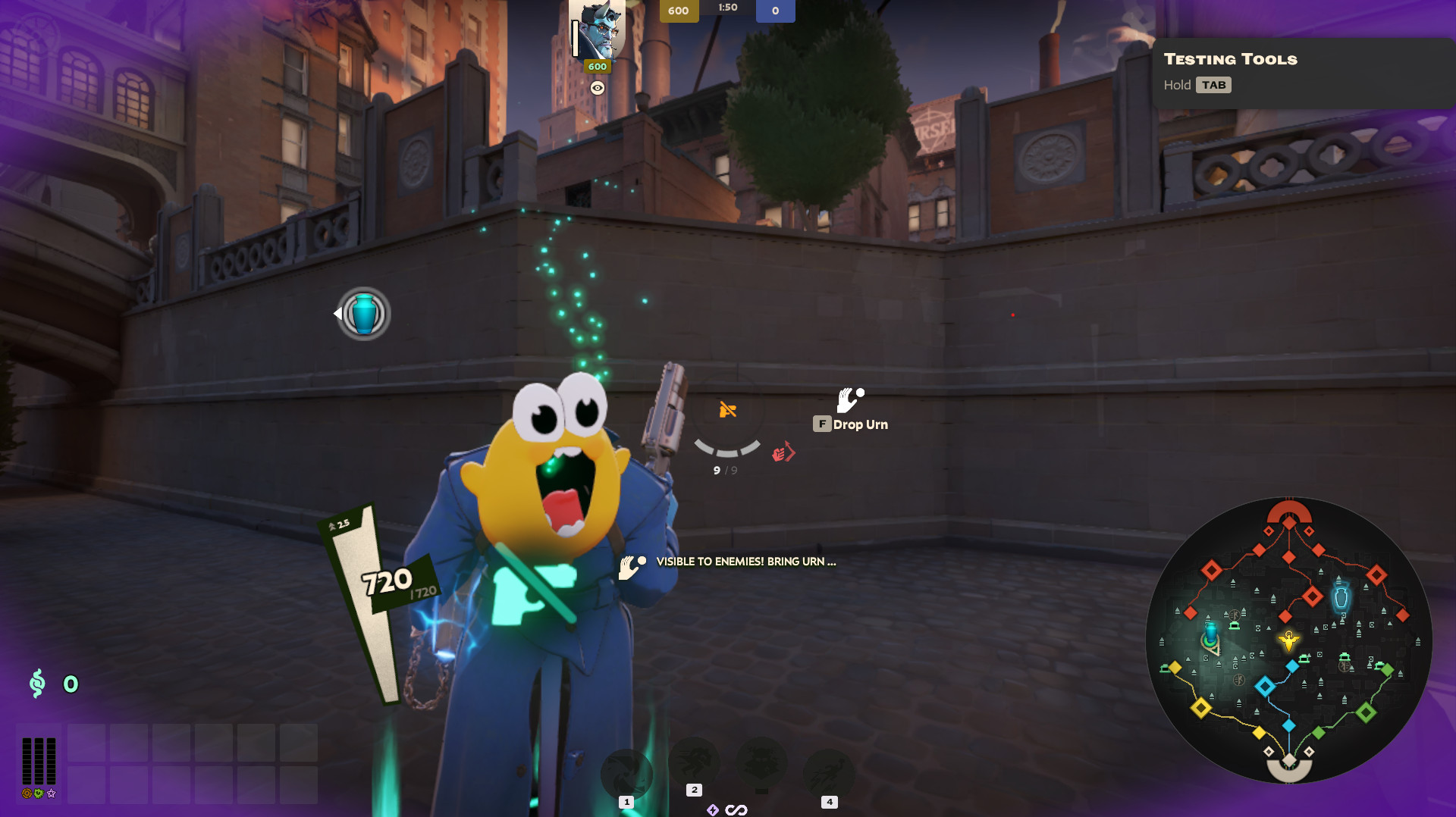
Task: Click the match timer showing 1:50
Action: (729, 8)
